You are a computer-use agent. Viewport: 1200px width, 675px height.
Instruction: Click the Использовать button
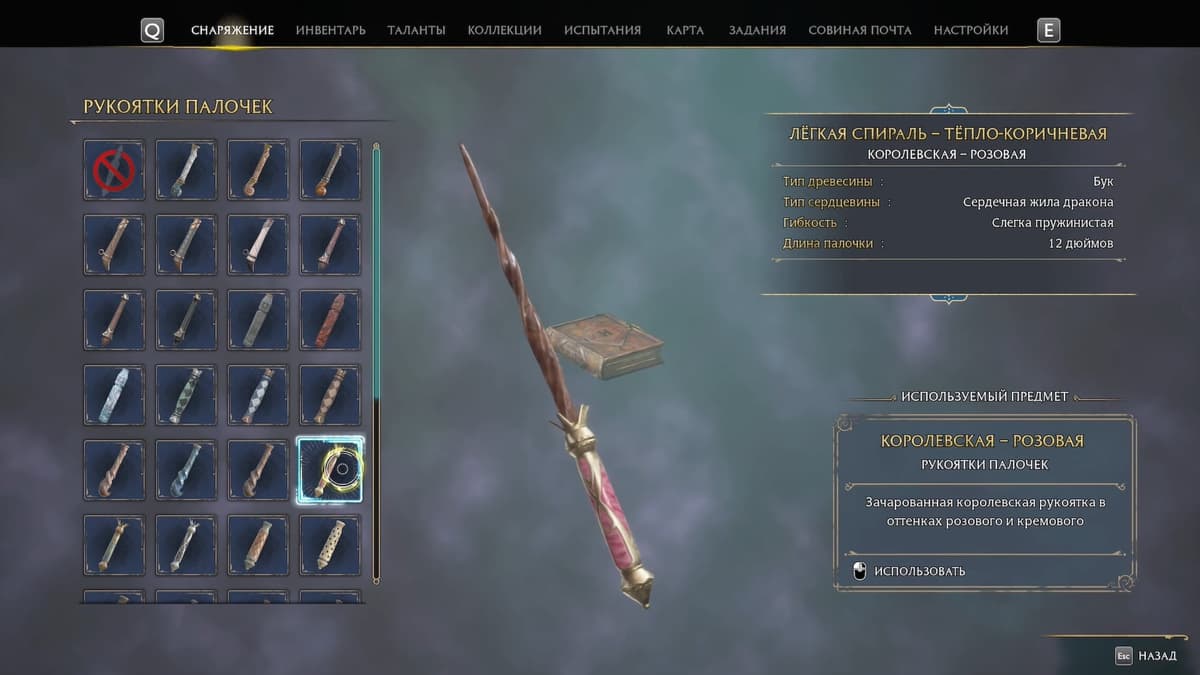coord(919,571)
